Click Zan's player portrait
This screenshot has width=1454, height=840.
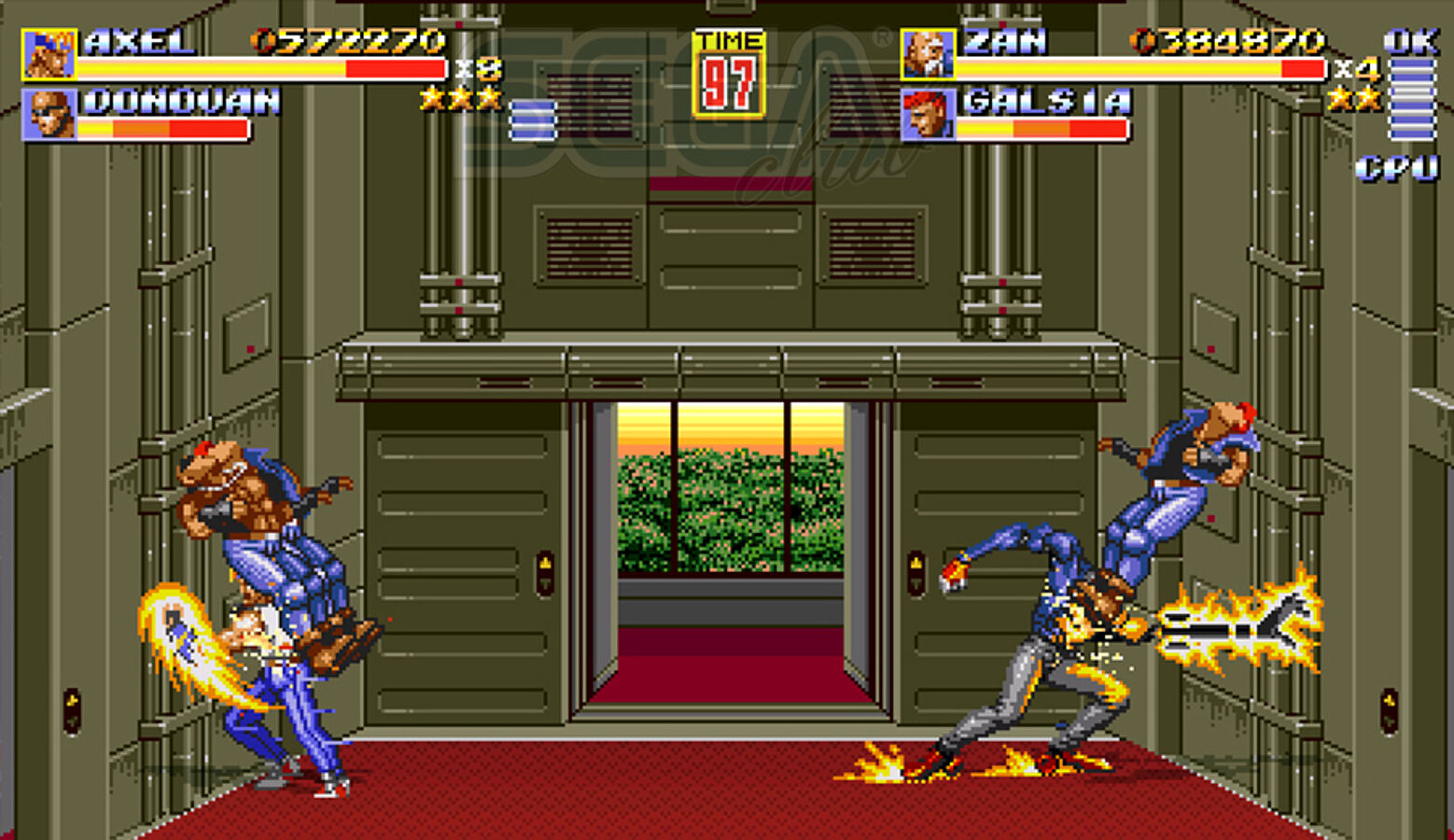pyautogui.click(x=928, y=55)
